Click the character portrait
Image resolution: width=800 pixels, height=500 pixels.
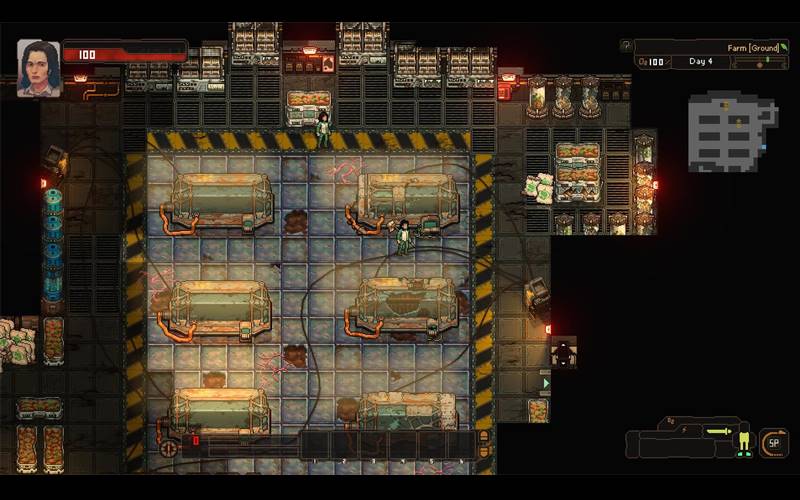39,68
